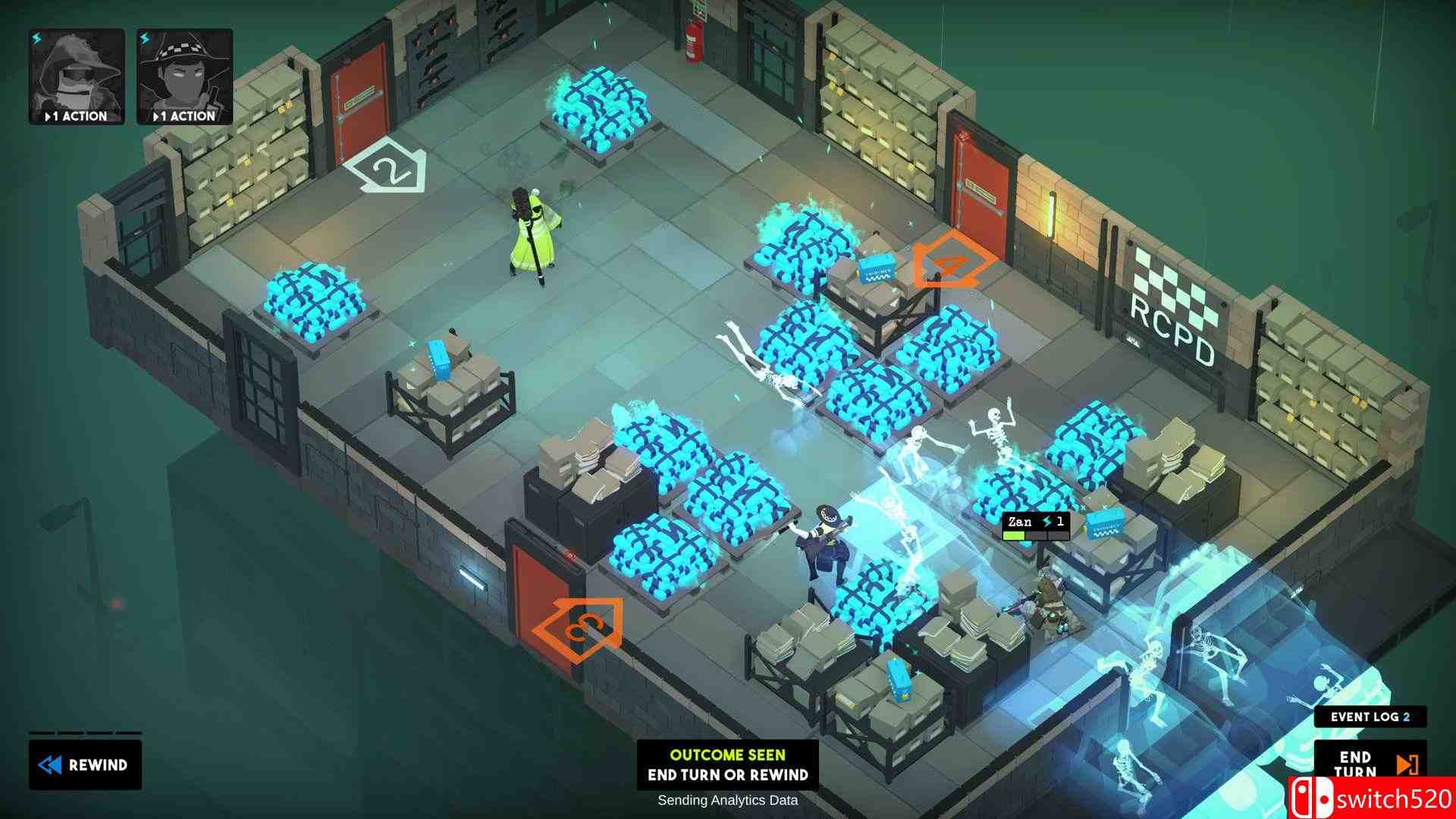1456x819 pixels.
Task: Expand the OUTCOME SEEN prompt
Action: click(x=728, y=755)
